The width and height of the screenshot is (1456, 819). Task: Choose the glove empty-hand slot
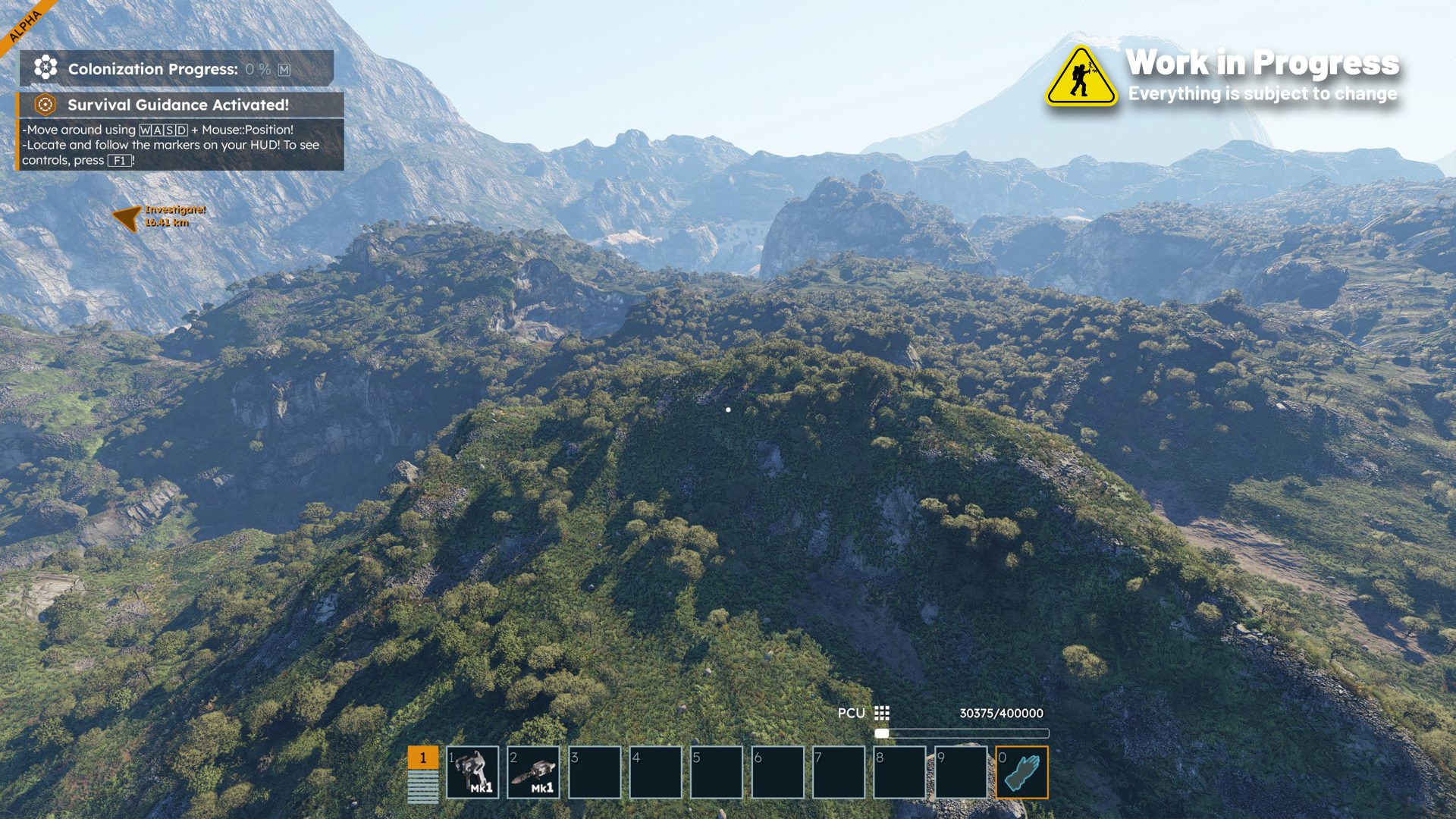point(1021,772)
